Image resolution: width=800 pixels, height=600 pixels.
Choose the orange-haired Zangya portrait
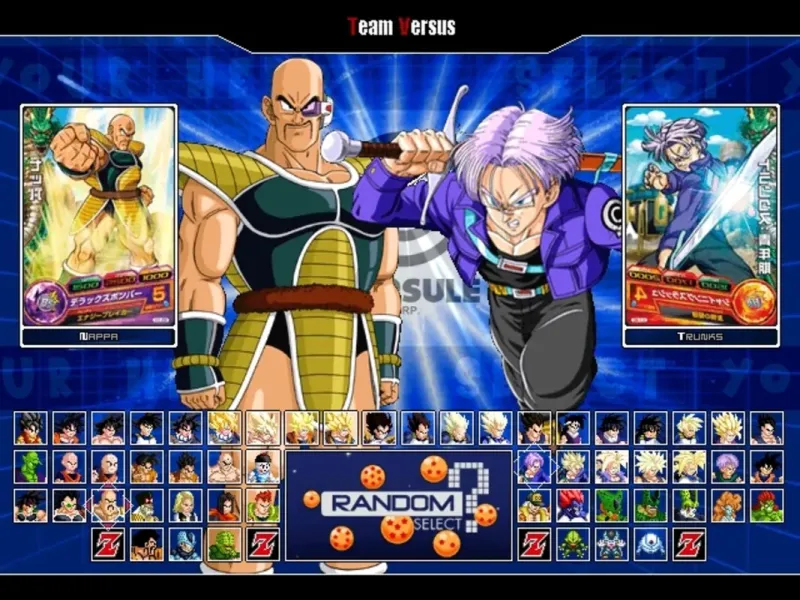[x=728, y=505]
